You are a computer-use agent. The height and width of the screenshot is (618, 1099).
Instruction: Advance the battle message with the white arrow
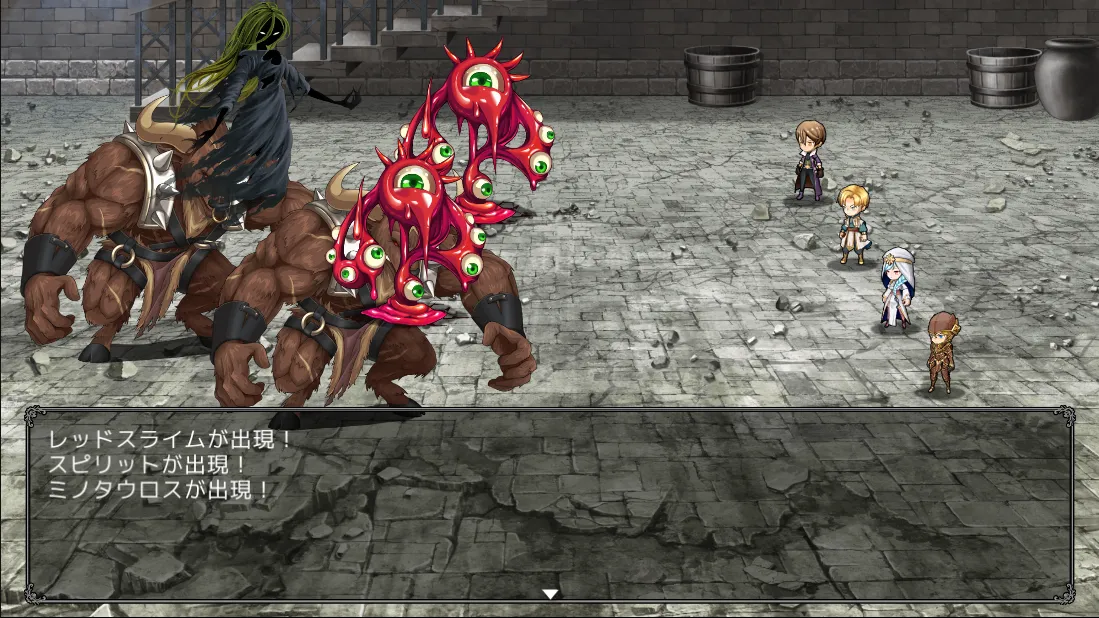(x=549, y=594)
